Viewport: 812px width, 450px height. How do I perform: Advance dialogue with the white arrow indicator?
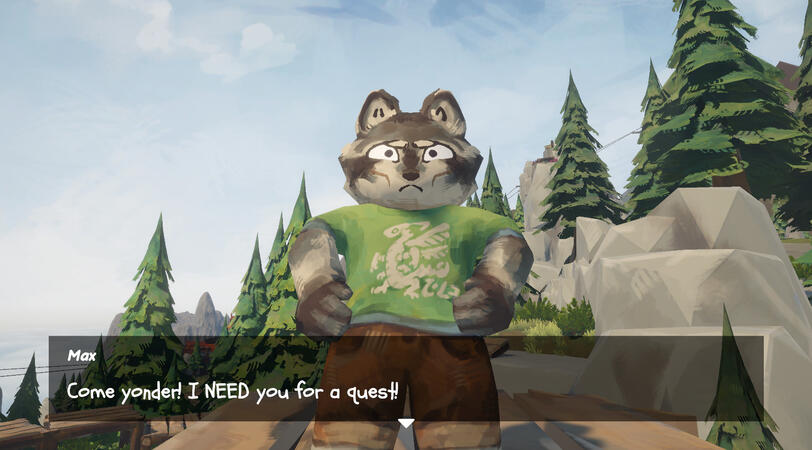(406, 424)
